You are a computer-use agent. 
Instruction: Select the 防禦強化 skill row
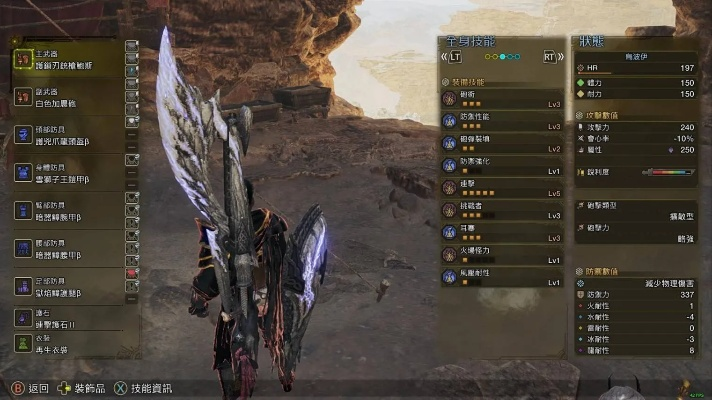[x=500, y=165]
